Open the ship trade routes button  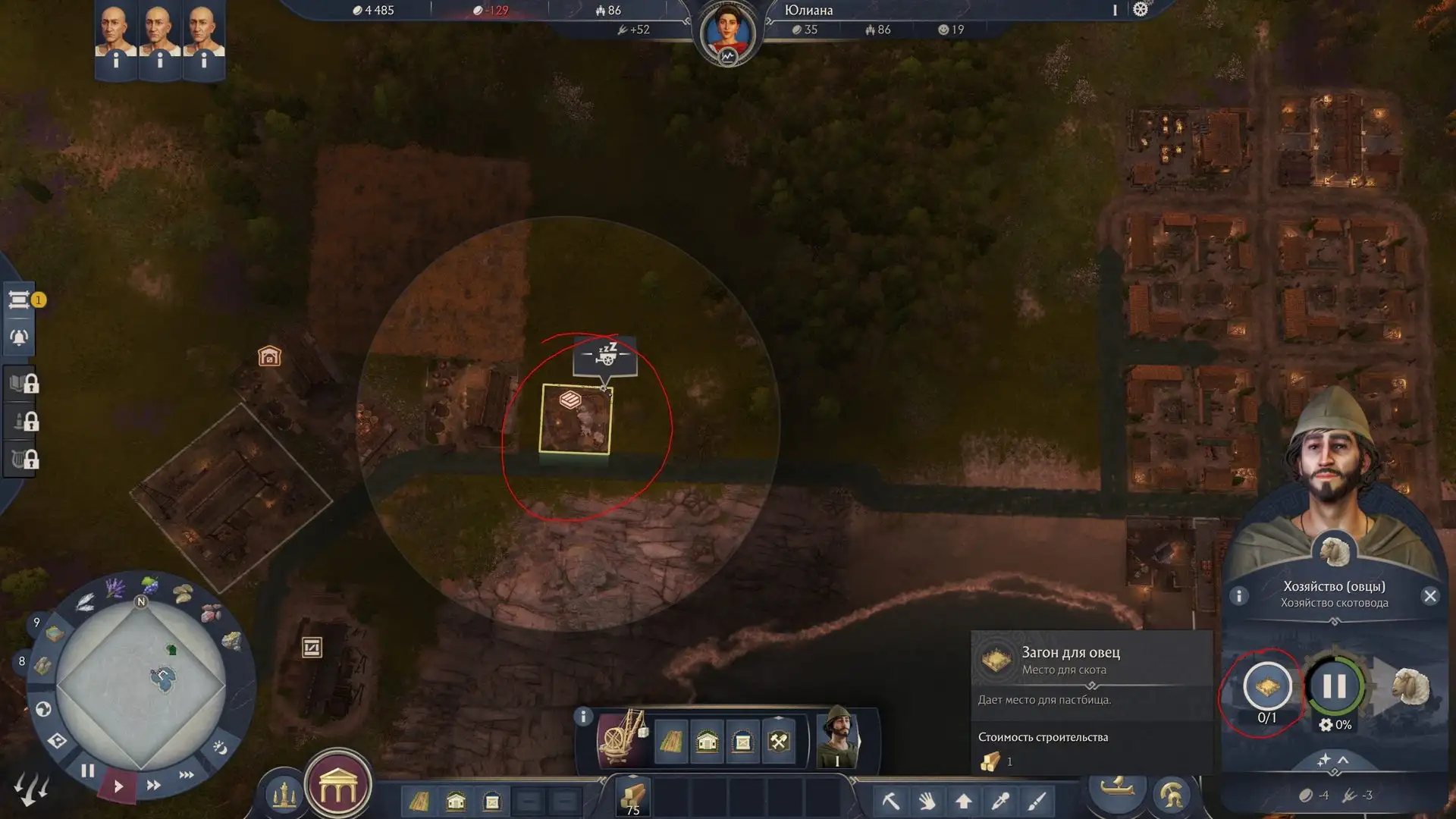[x=1117, y=789]
